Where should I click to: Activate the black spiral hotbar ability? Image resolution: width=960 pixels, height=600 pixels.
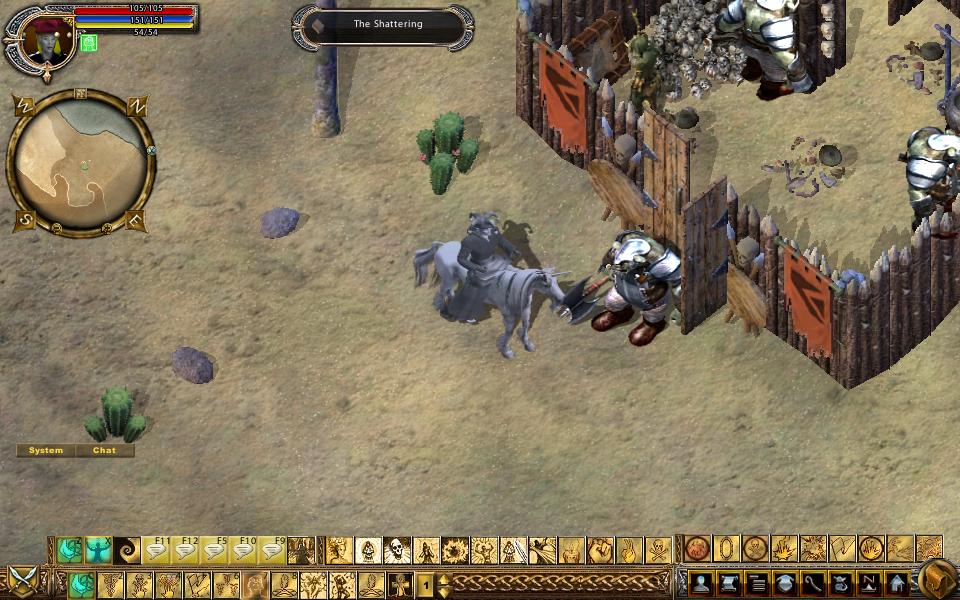(128, 550)
